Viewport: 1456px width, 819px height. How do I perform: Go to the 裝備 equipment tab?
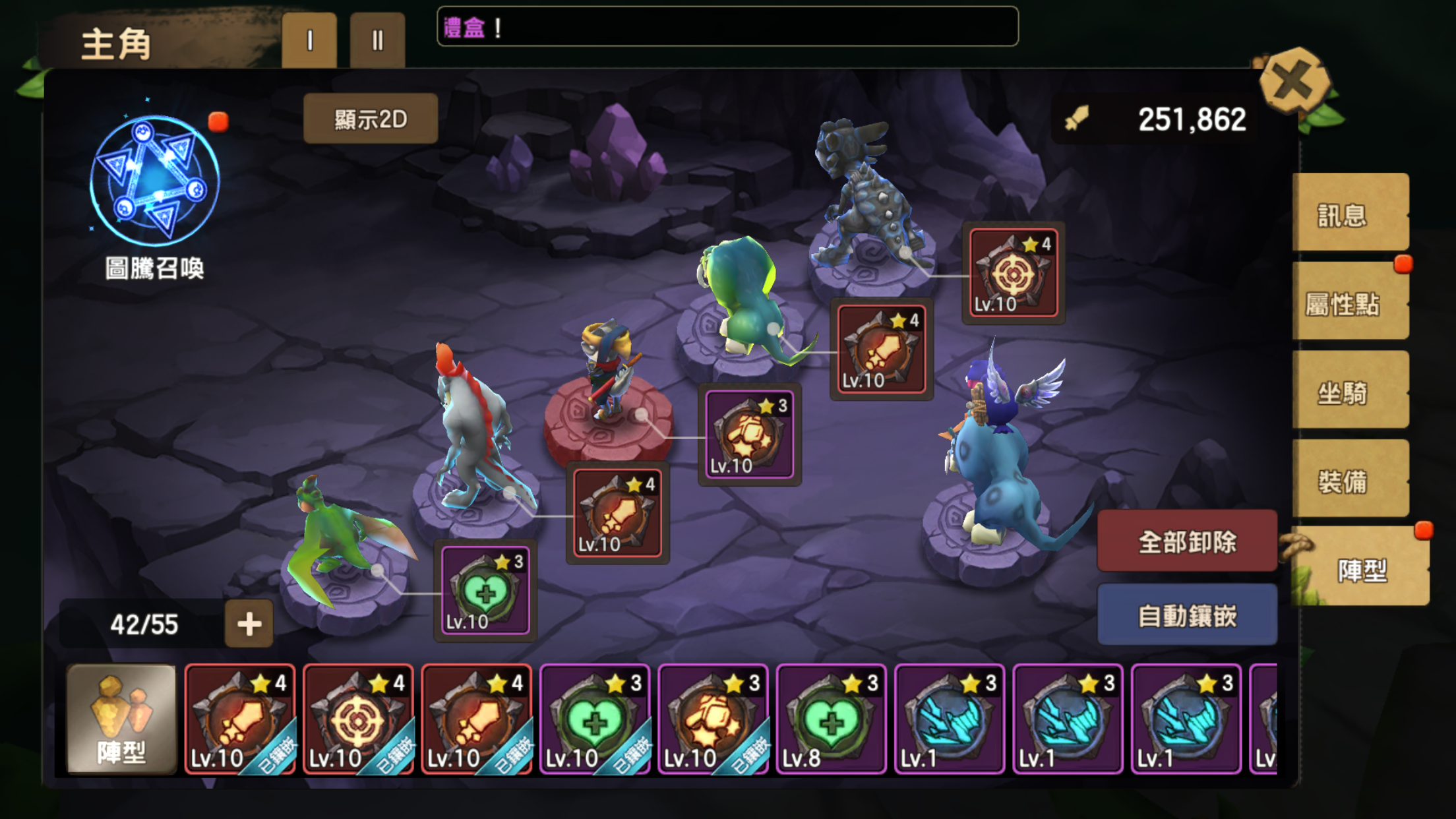pos(1349,481)
